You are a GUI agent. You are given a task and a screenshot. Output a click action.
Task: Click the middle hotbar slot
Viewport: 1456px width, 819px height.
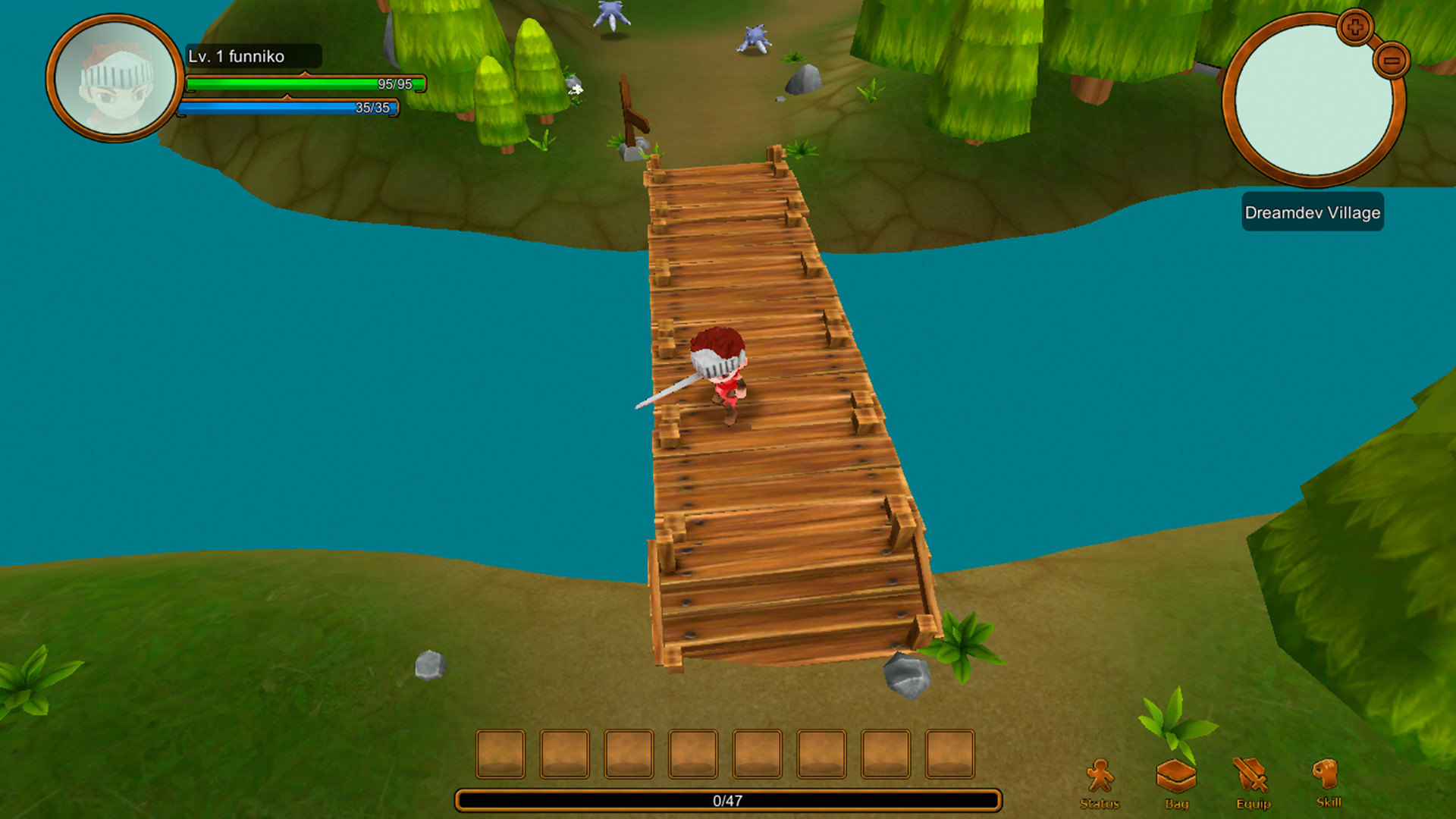693,755
